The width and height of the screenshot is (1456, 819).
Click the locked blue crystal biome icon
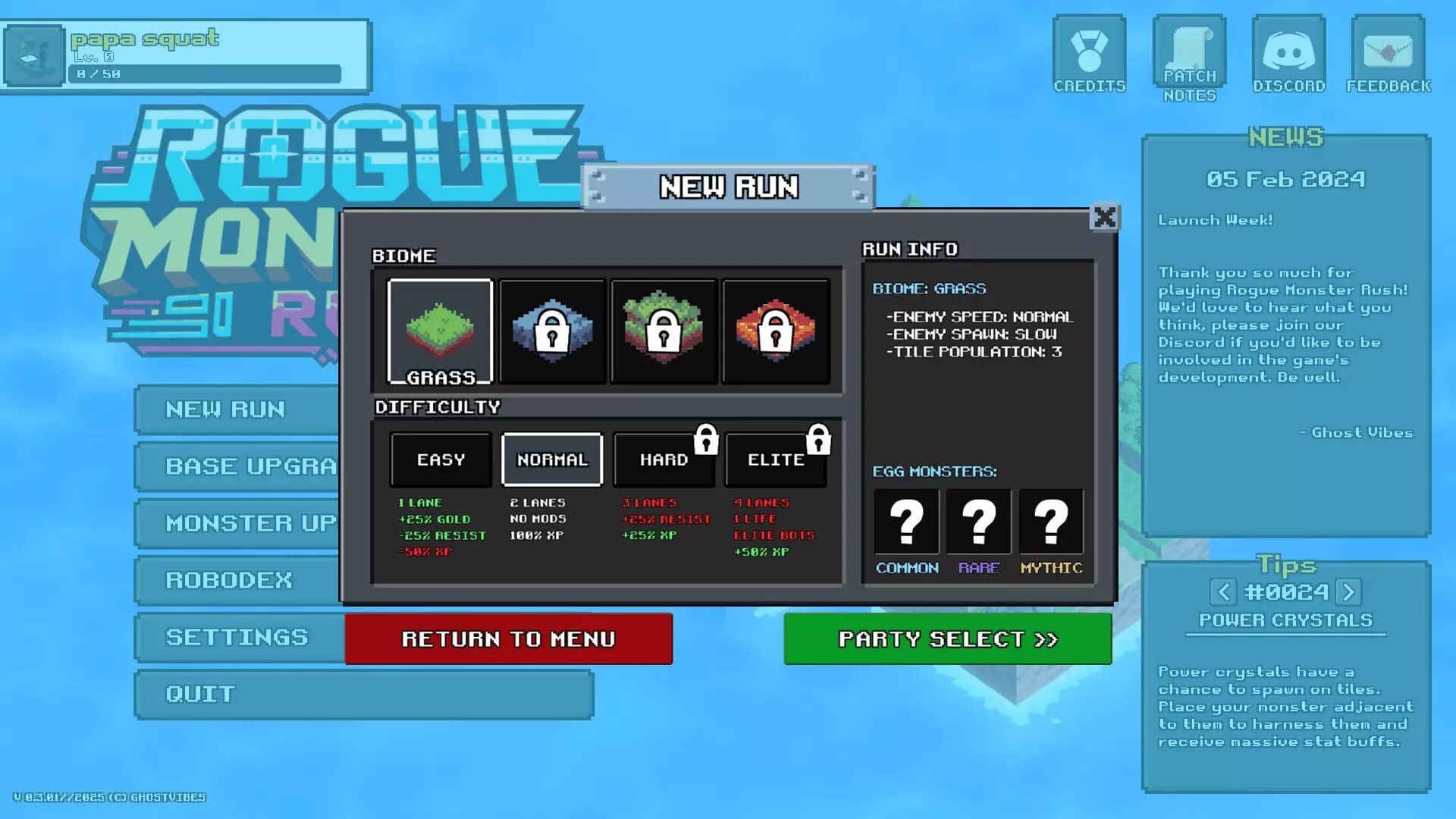point(552,330)
